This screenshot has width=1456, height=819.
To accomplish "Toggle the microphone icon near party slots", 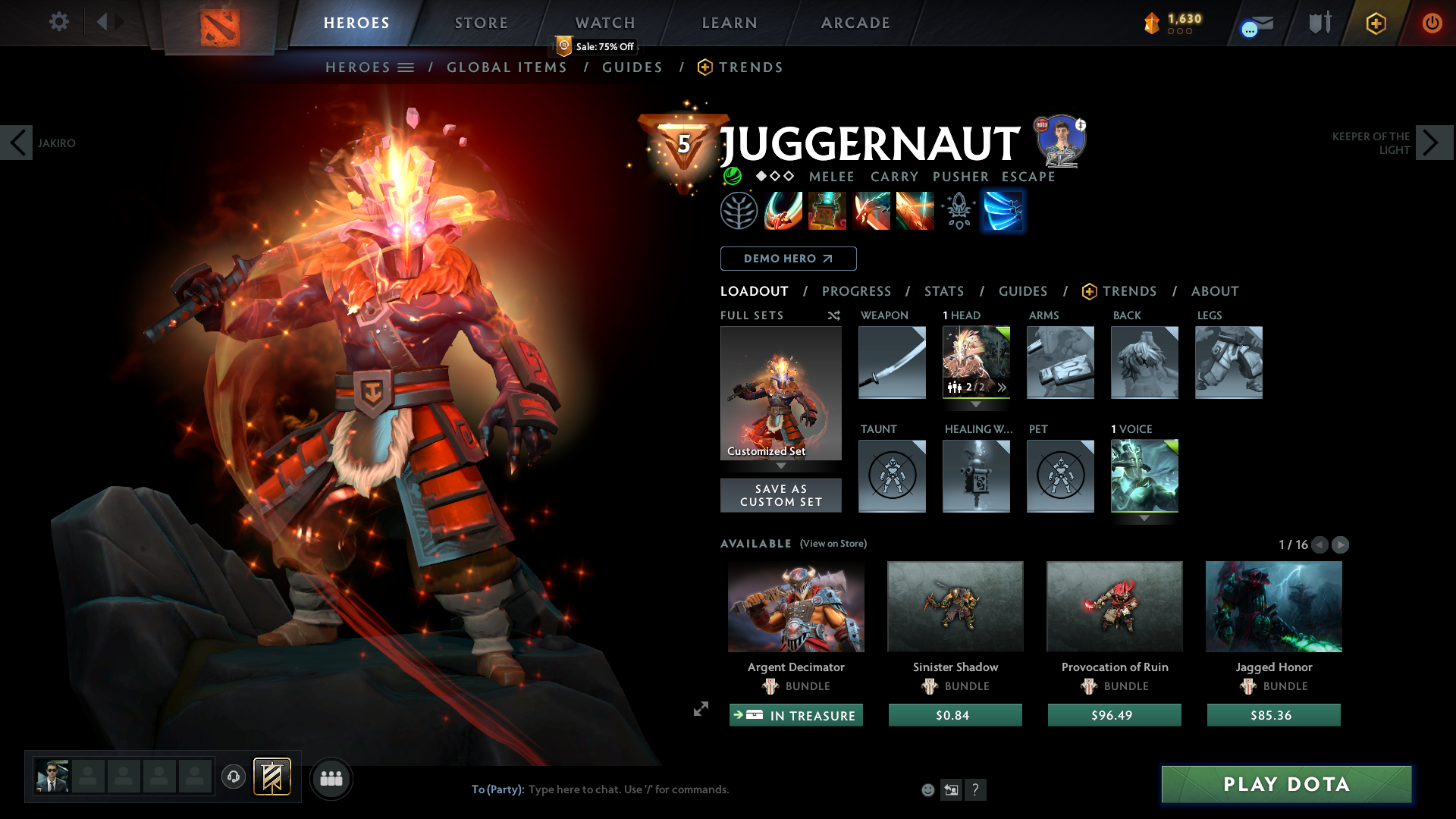I will click(x=233, y=777).
